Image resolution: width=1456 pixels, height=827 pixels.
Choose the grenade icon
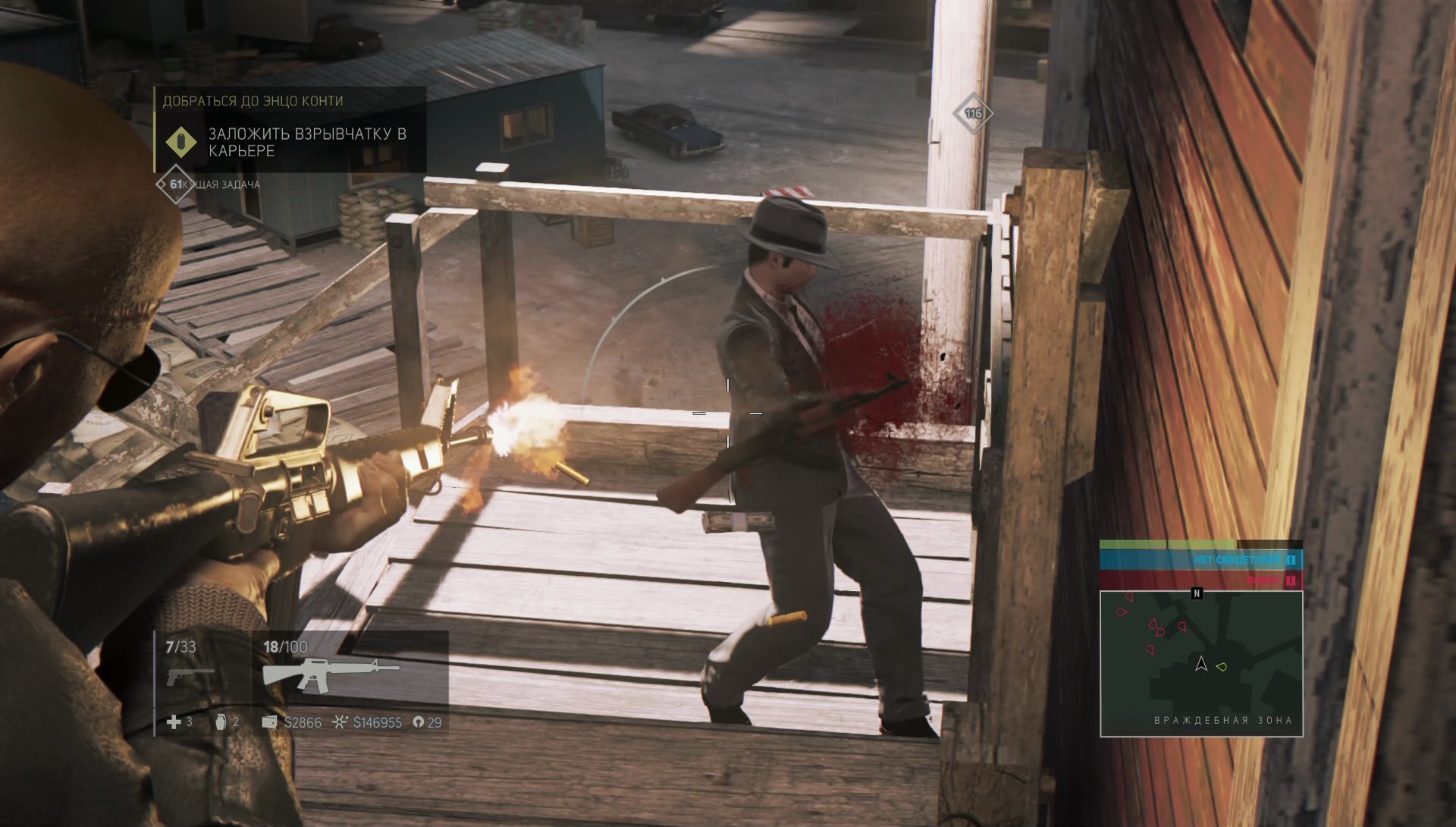click(221, 722)
